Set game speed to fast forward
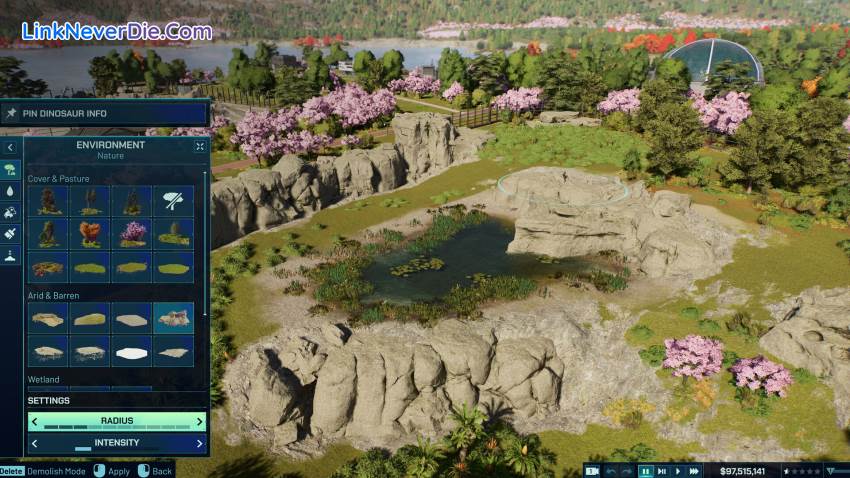This screenshot has width=850, height=478. [695, 470]
